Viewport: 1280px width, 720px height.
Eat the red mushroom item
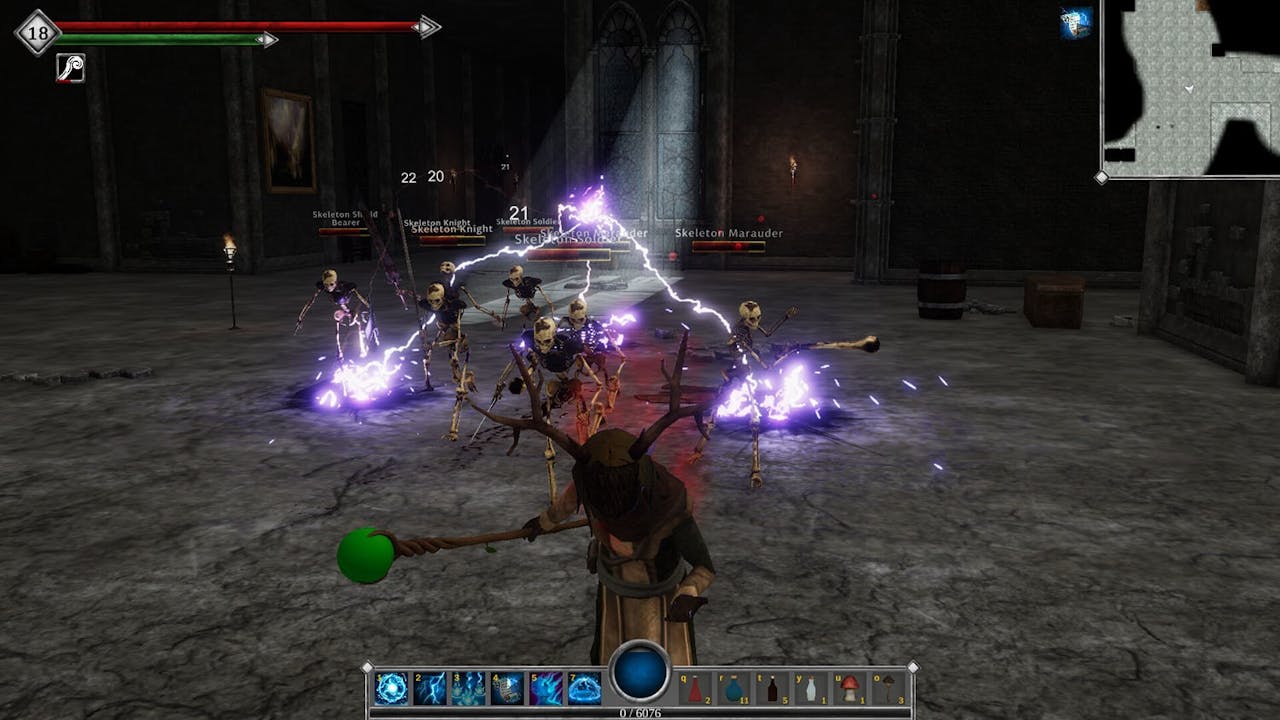point(849,688)
